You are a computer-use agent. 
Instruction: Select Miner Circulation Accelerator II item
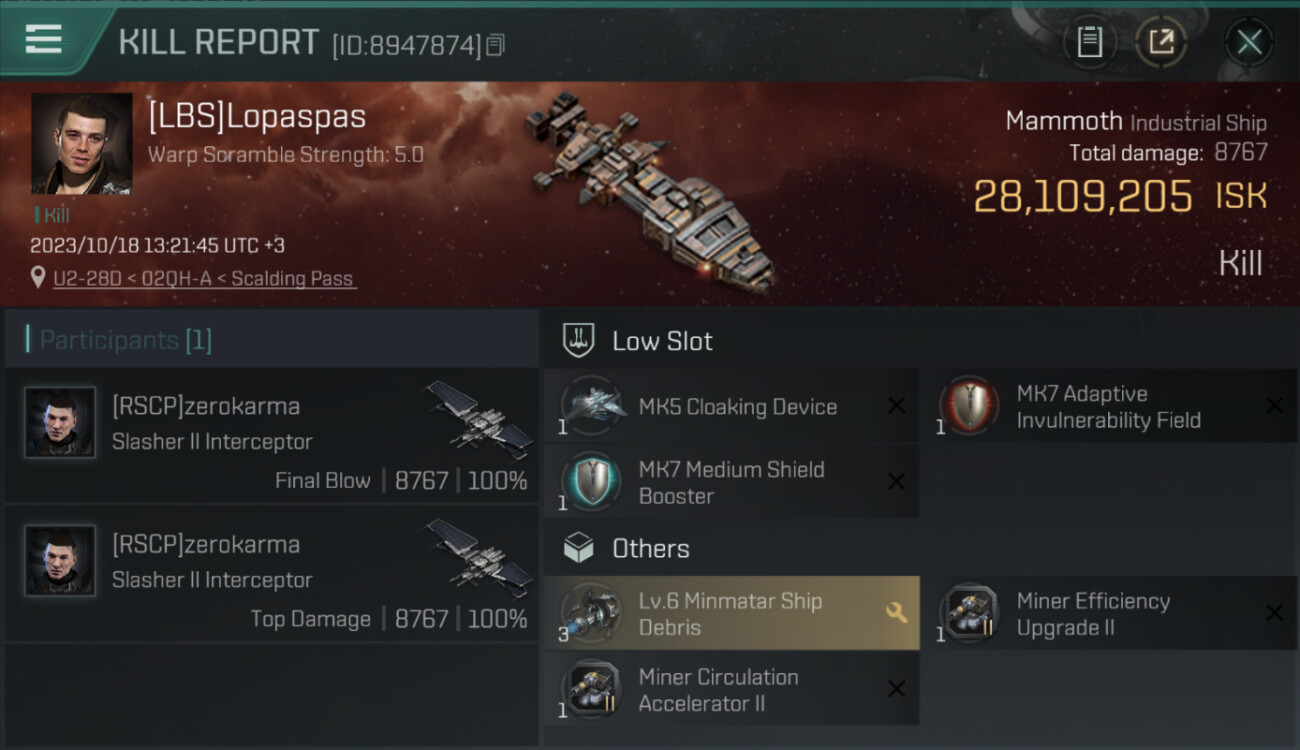[x=731, y=690]
